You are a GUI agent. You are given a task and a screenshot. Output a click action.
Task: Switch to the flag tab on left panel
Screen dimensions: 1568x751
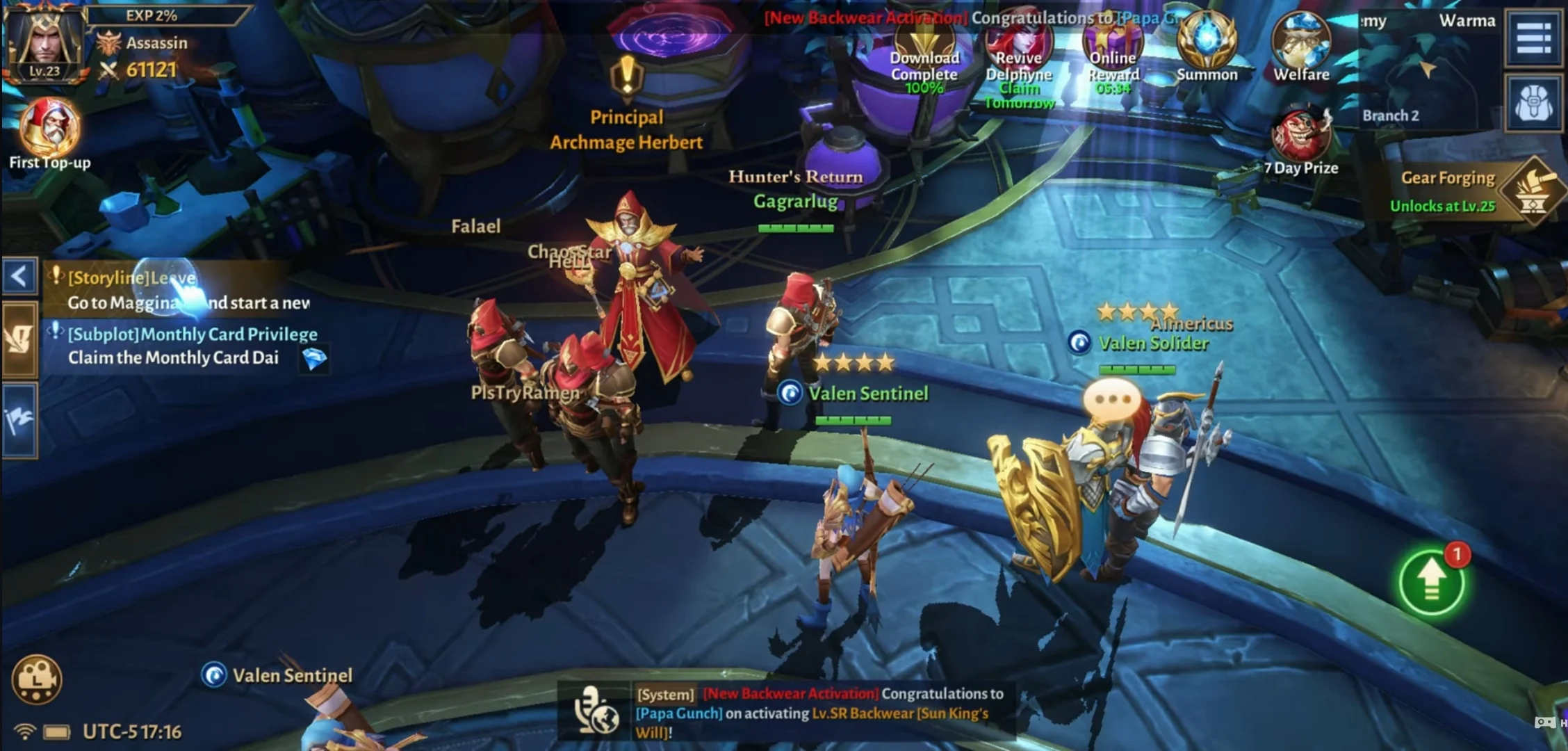point(19,419)
